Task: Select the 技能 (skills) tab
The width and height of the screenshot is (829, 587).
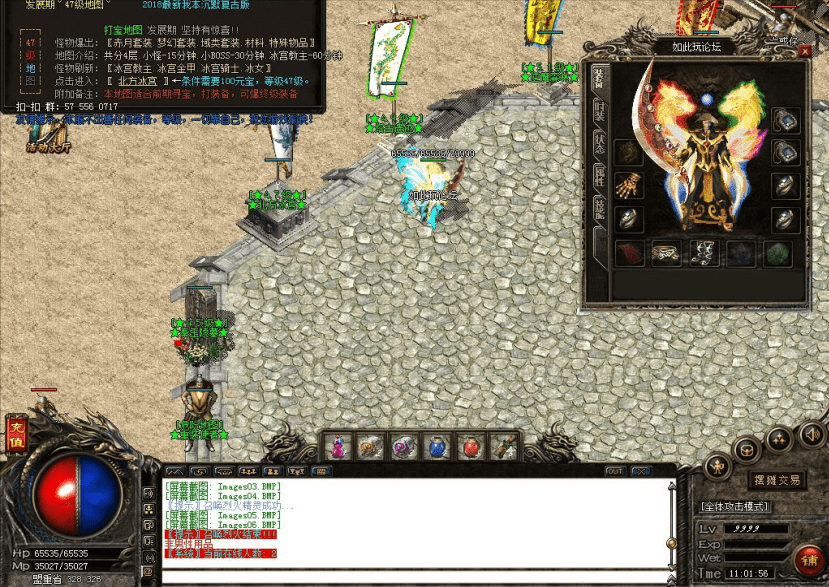Action: pos(598,205)
